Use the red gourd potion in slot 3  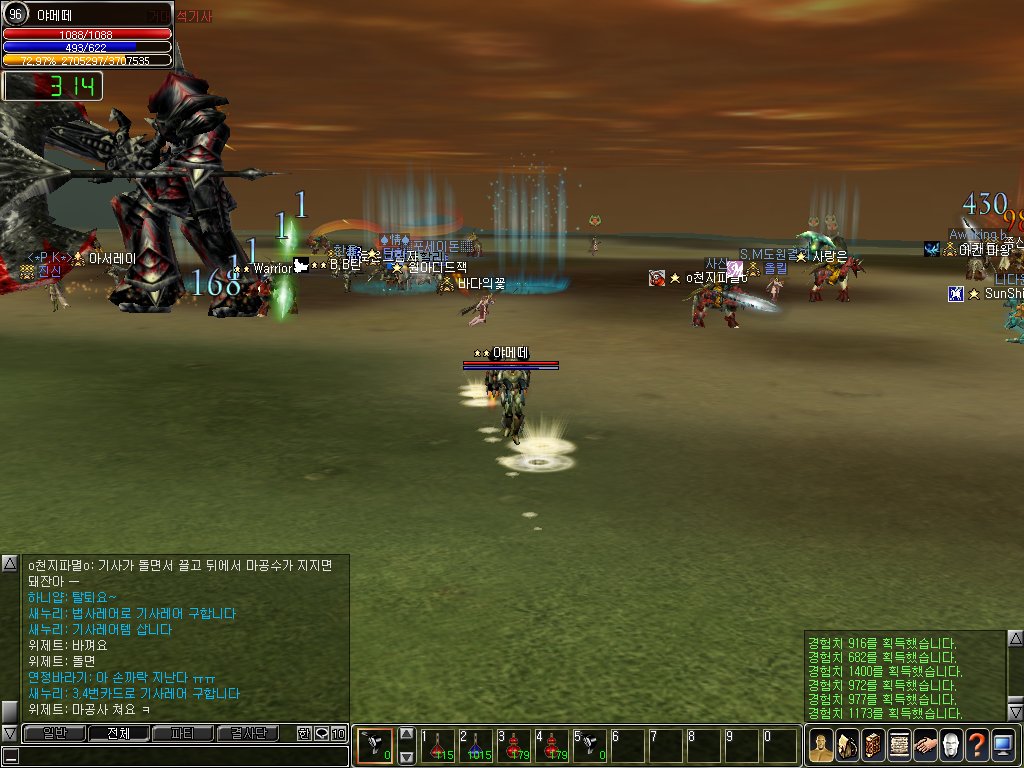513,746
